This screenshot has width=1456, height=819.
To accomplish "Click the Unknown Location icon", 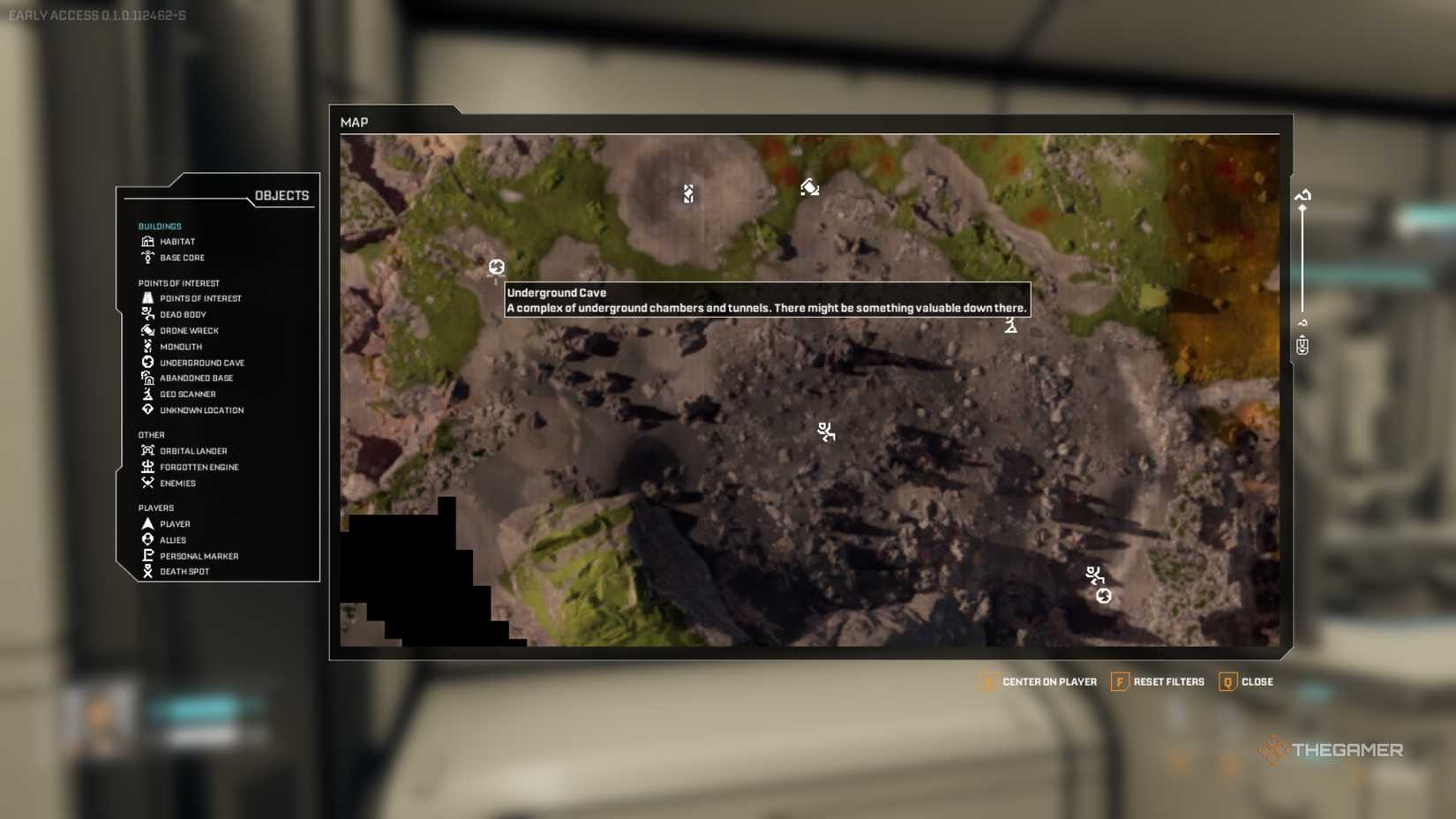I will (149, 409).
